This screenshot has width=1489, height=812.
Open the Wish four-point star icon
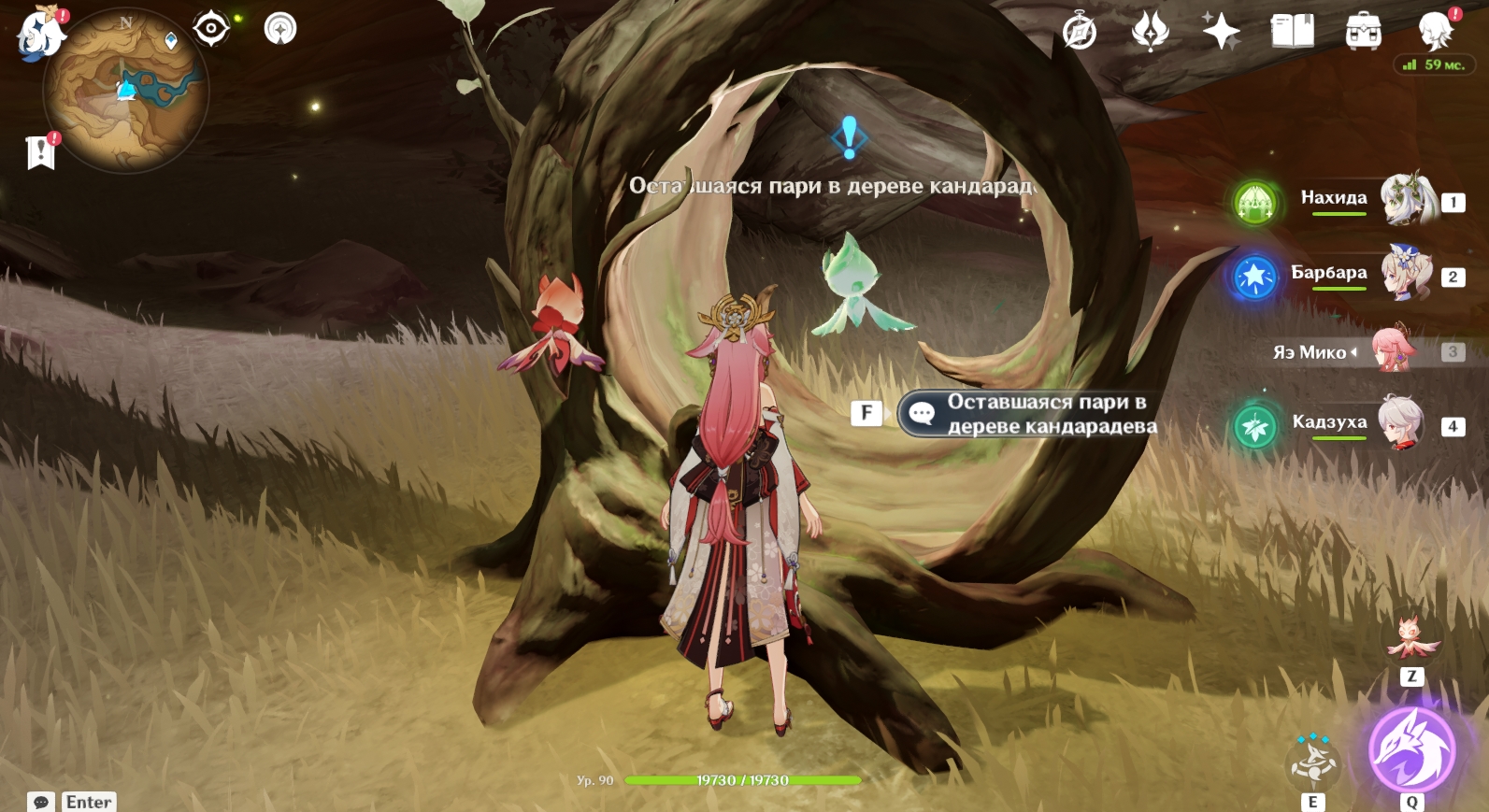(1221, 32)
